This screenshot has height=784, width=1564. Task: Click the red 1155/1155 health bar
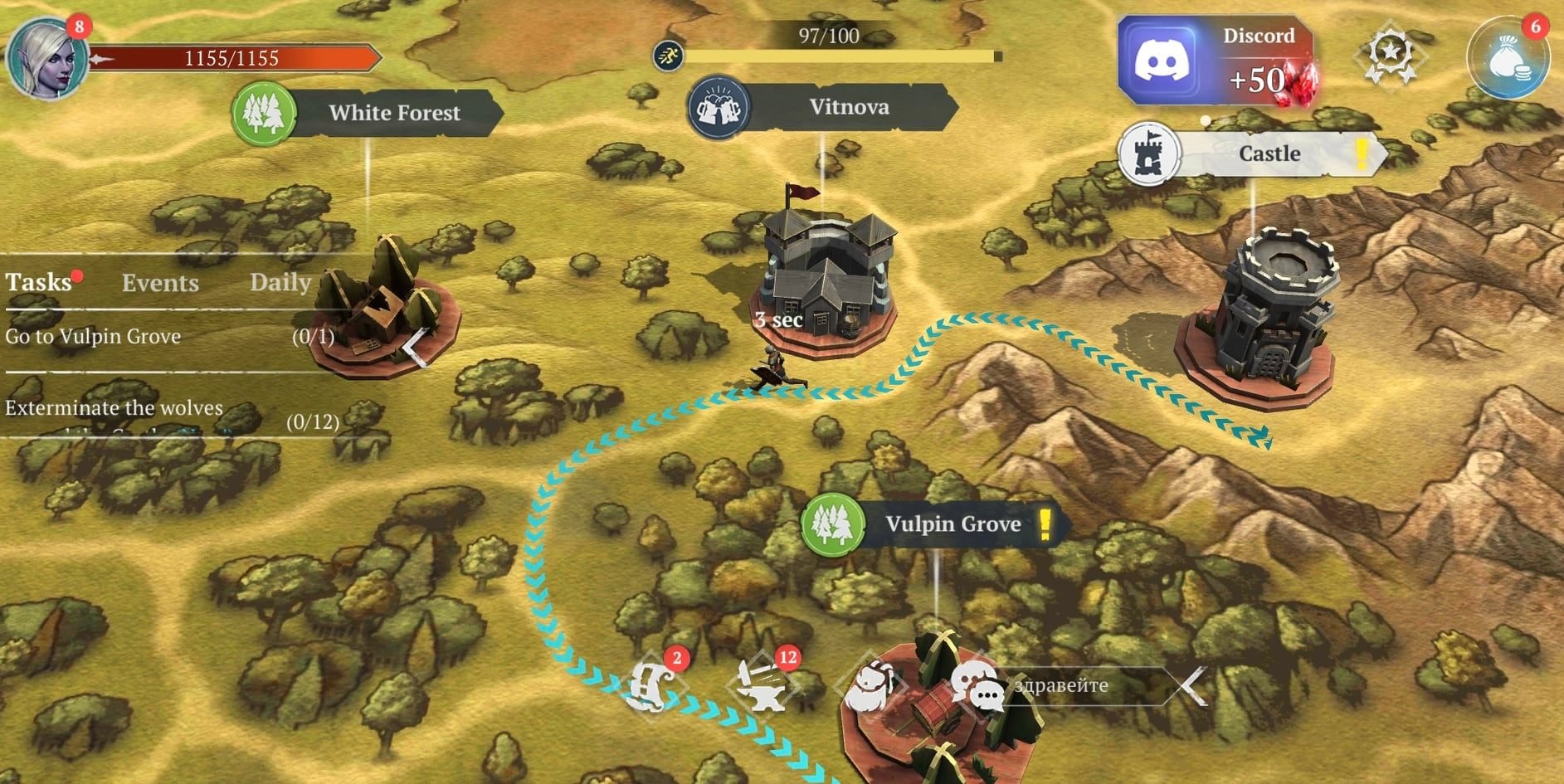[x=232, y=58]
